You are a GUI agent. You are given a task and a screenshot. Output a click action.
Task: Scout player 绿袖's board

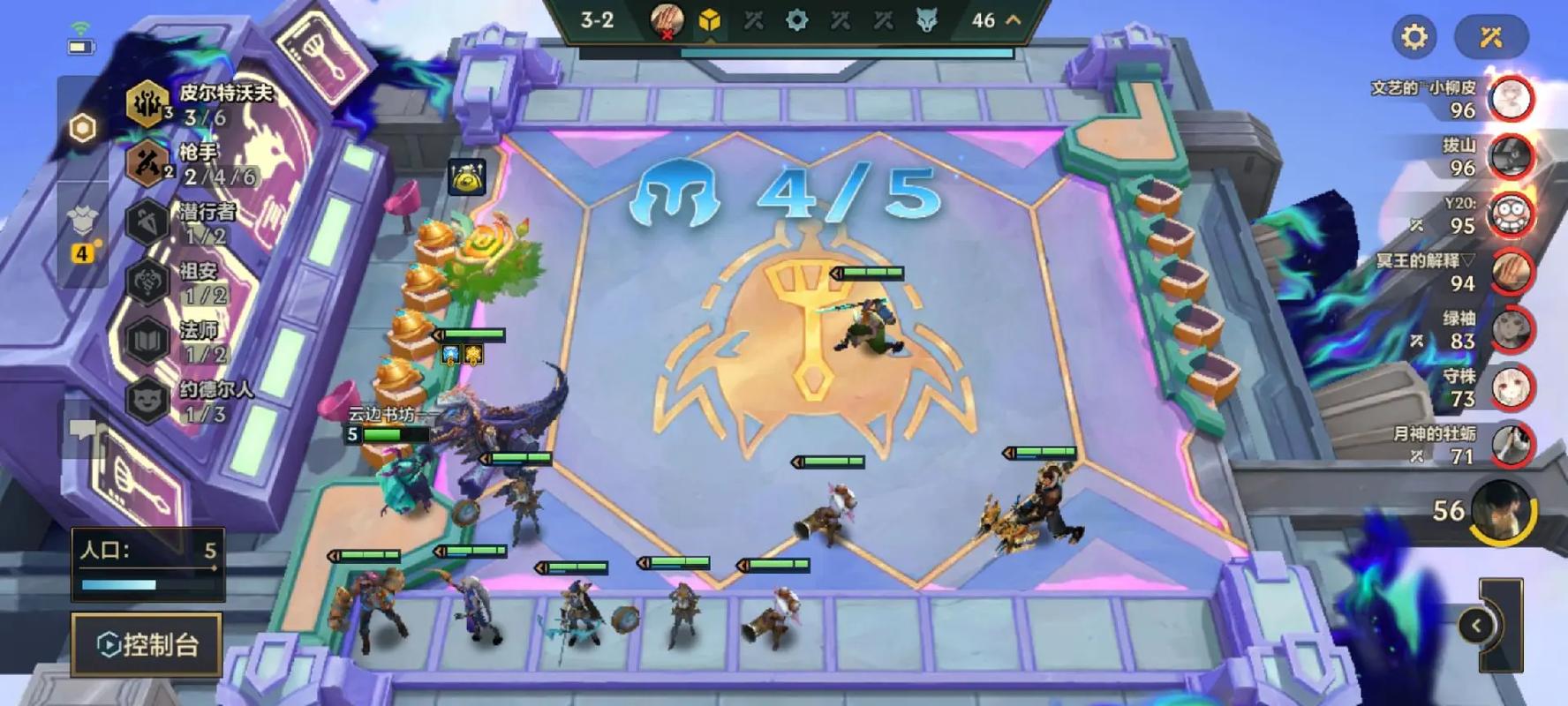tap(1511, 330)
